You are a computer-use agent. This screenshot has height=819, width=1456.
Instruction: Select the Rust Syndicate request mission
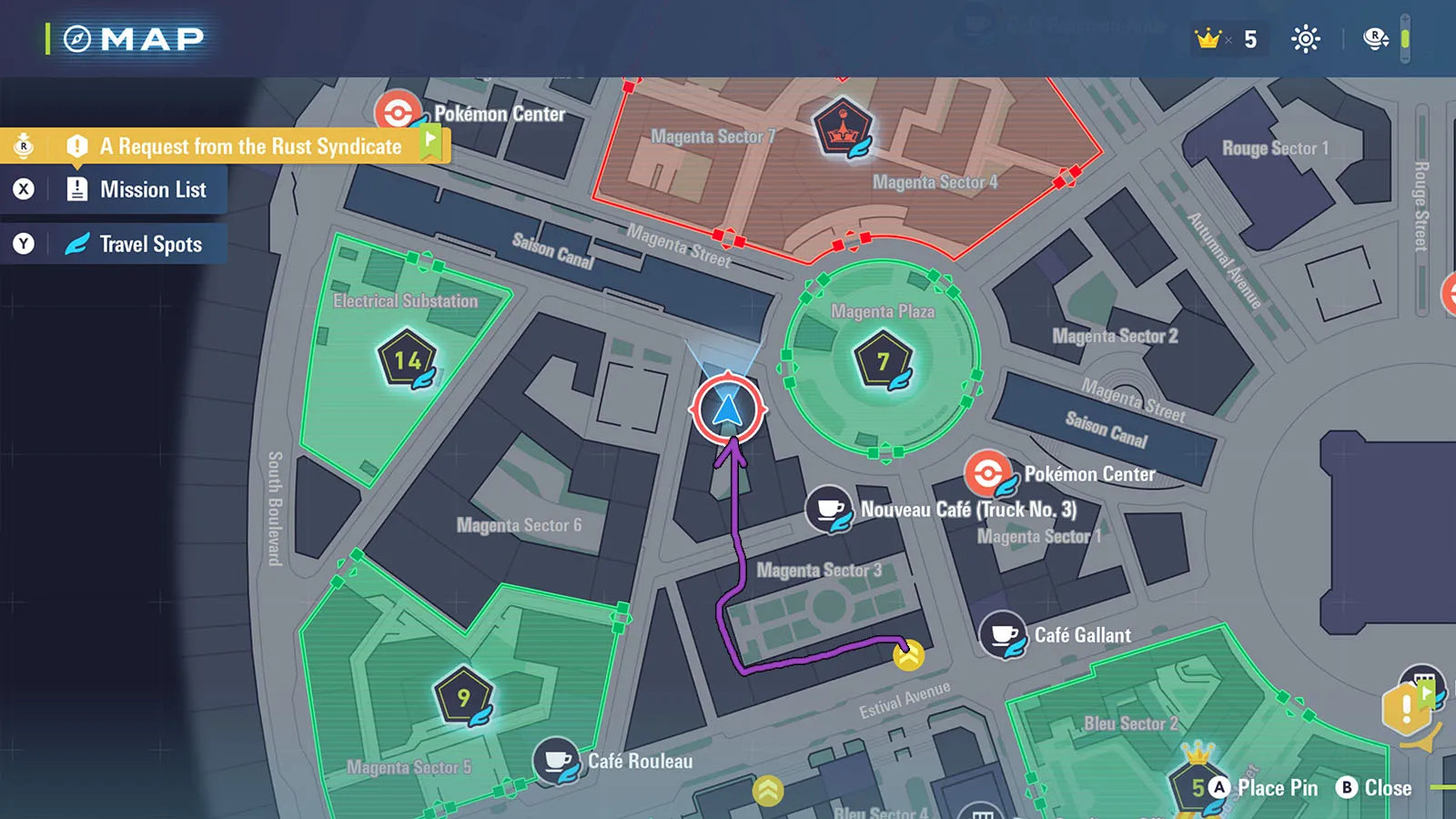click(x=250, y=147)
